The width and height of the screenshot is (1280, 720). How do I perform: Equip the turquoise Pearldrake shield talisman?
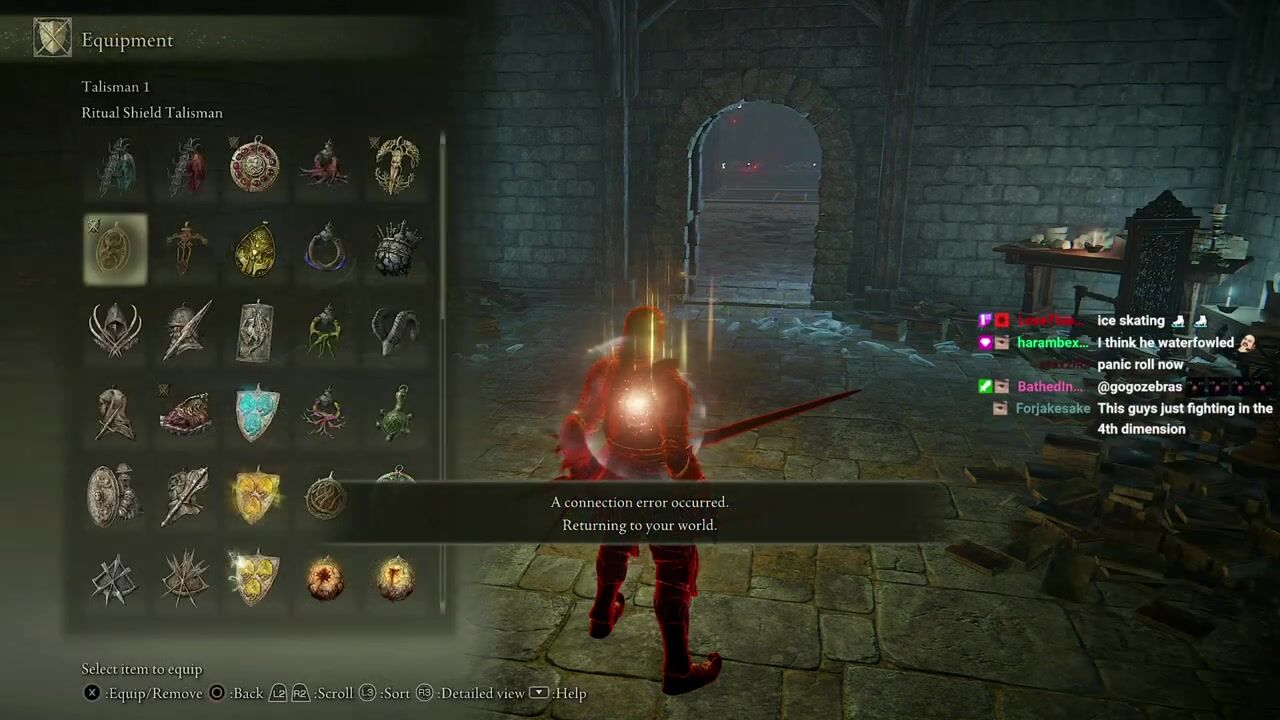click(254, 413)
